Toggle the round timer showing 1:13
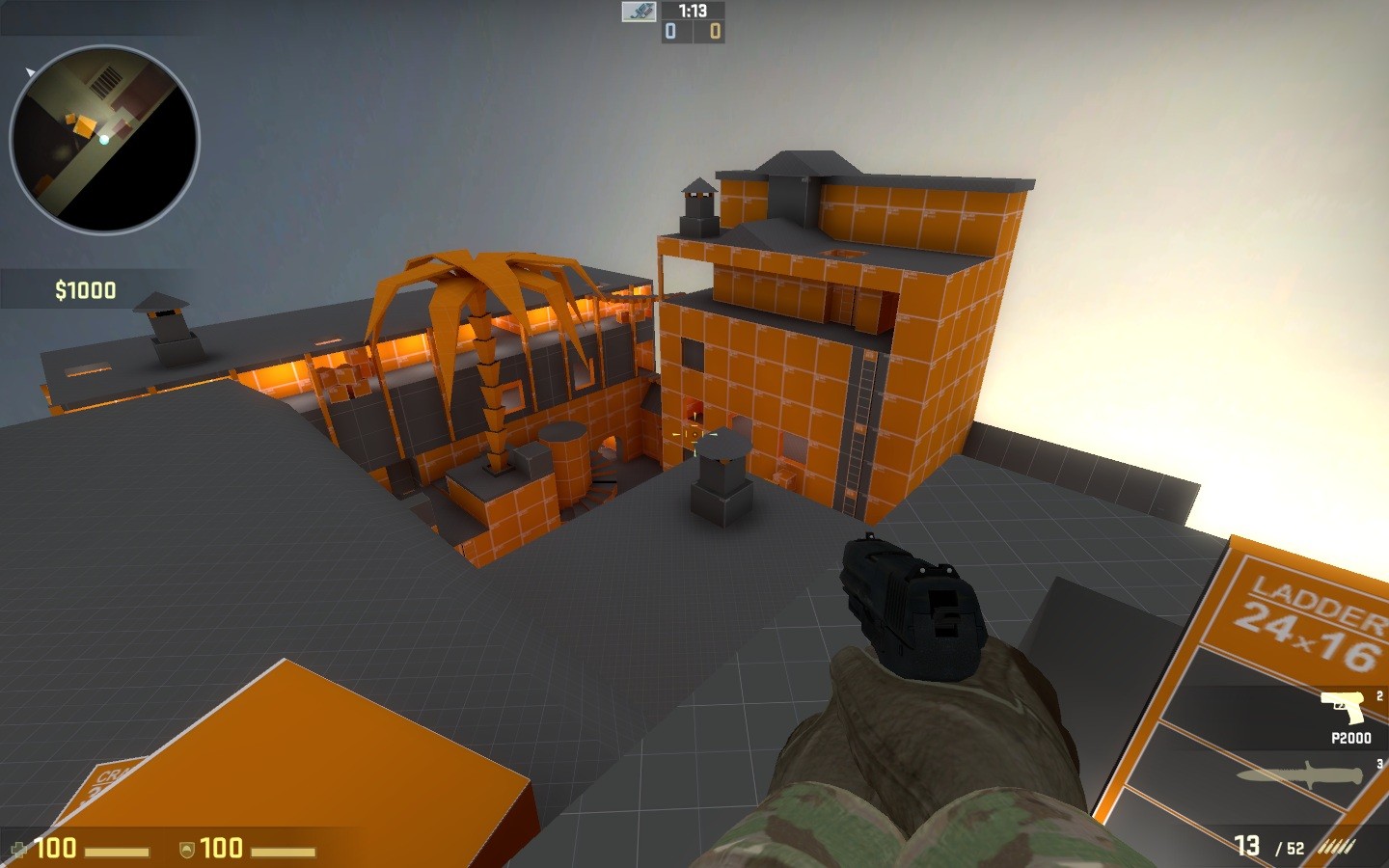The image size is (1389, 868). (692, 13)
